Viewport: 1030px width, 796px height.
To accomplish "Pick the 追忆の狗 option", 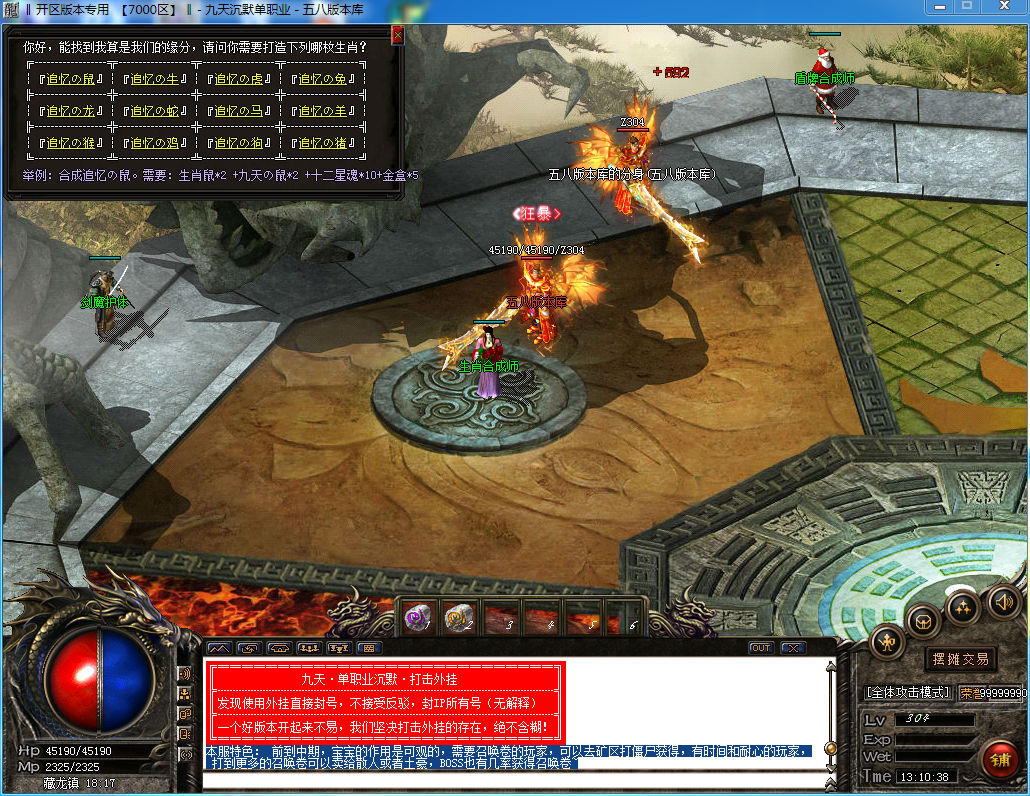I will (x=238, y=143).
